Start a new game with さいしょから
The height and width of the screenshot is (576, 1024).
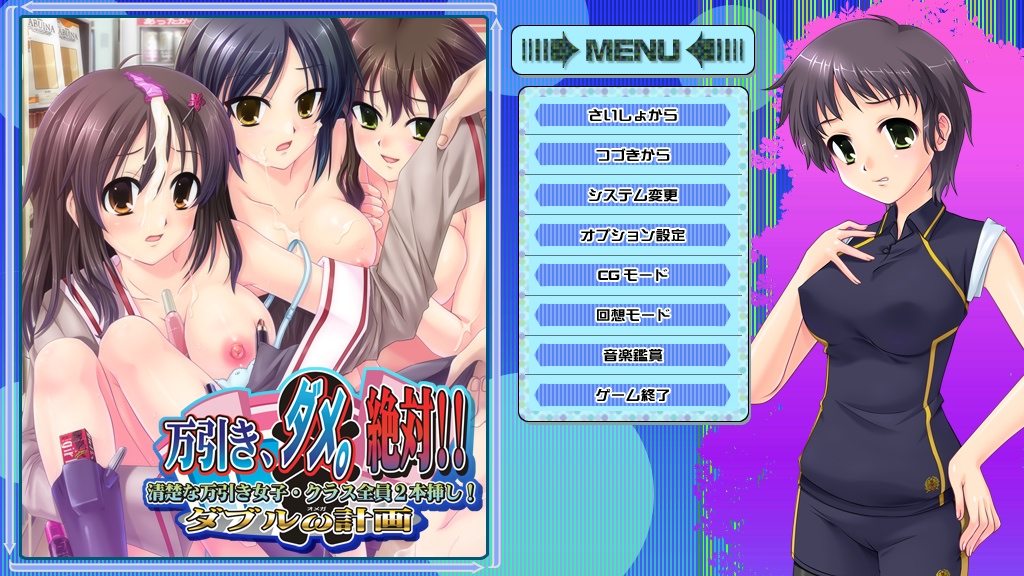(632, 115)
